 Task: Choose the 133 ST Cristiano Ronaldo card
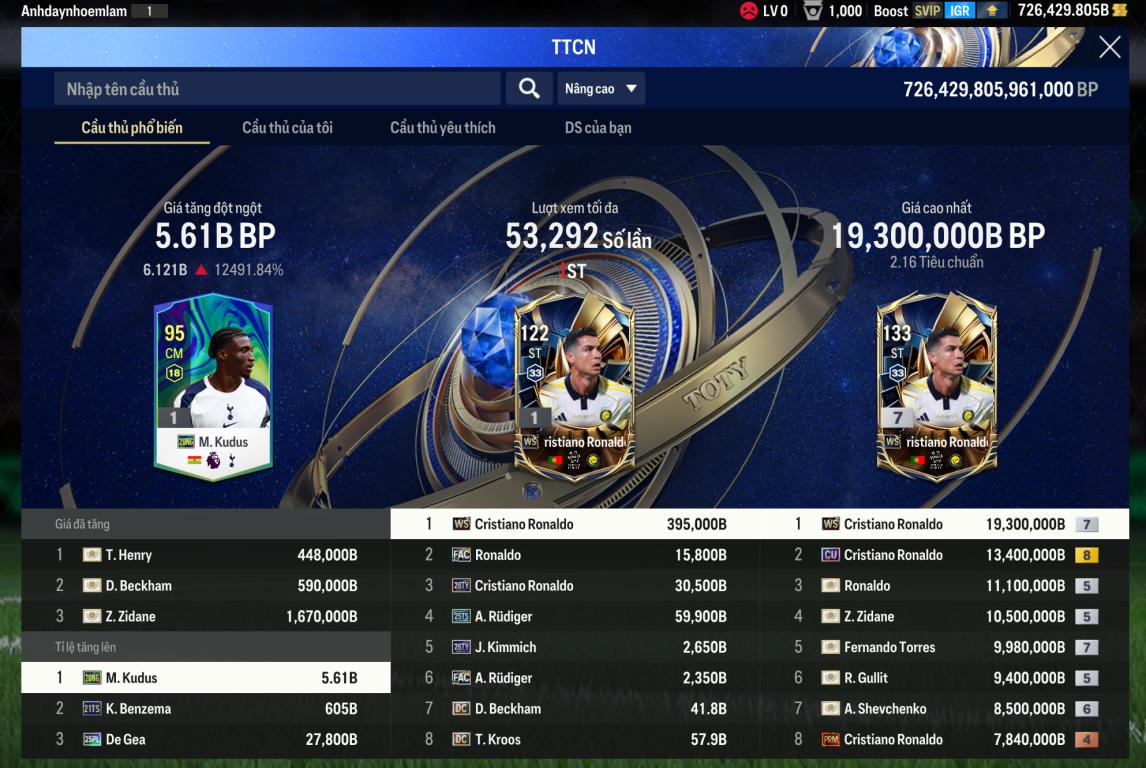tap(936, 385)
